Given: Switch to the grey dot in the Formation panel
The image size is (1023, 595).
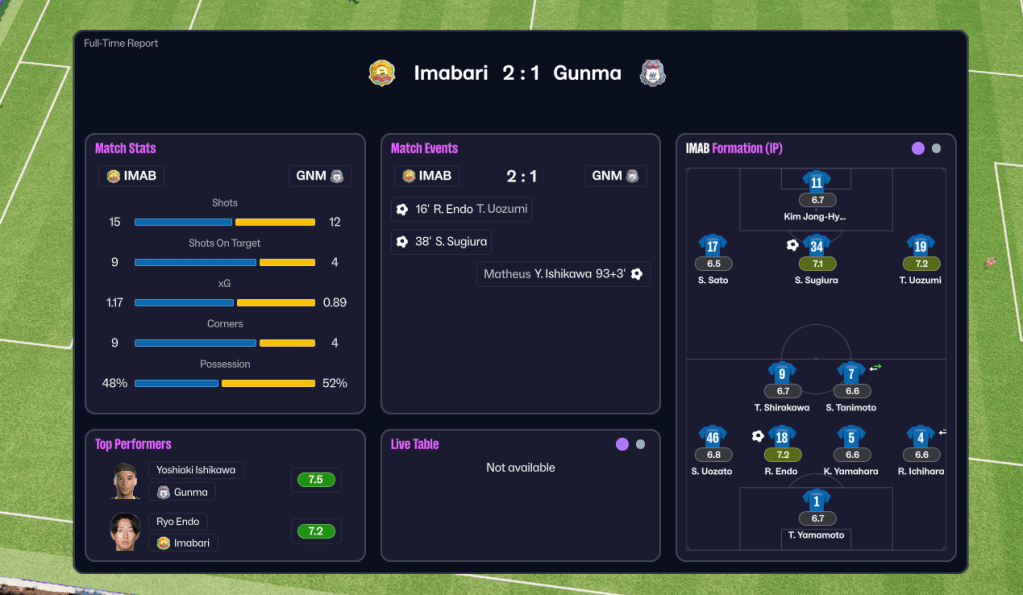Looking at the screenshot, I should (936, 148).
